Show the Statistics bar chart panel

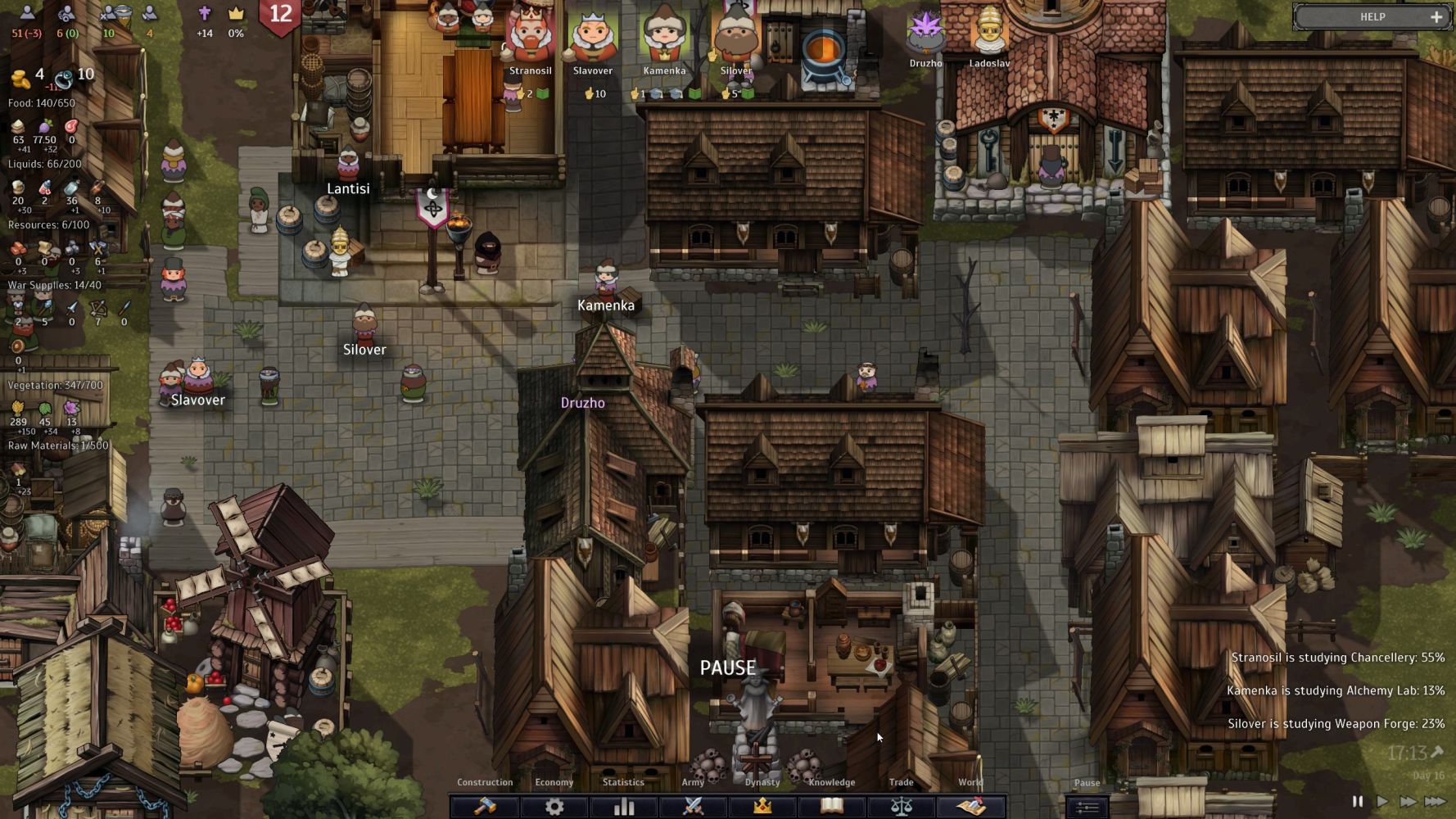pyautogui.click(x=624, y=806)
